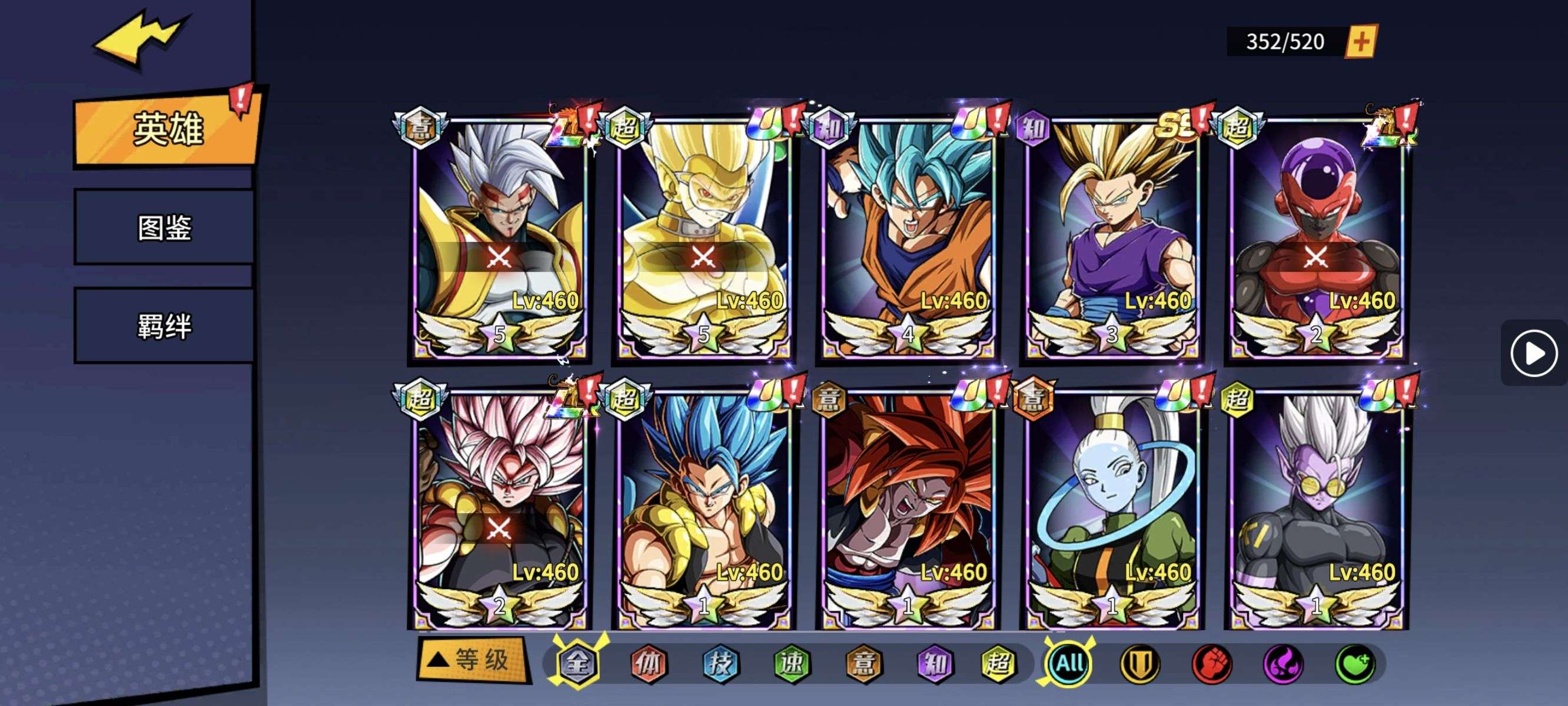Viewport: 1568px width, 706px height.
Task: Filter heroes by red 体 attribute
Action: pos(648,664)
